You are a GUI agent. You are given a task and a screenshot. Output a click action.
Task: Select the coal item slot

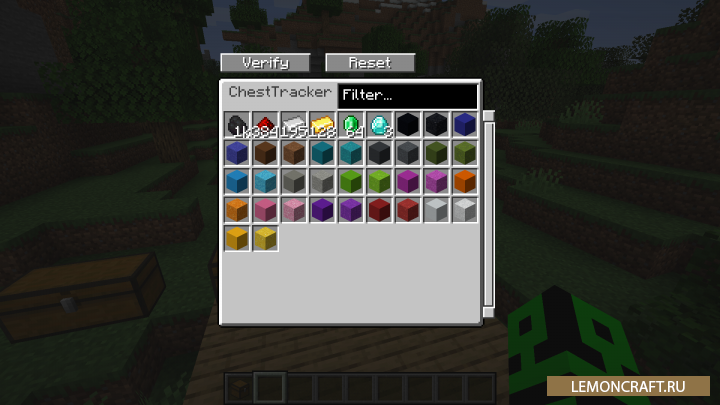point(237,125)
